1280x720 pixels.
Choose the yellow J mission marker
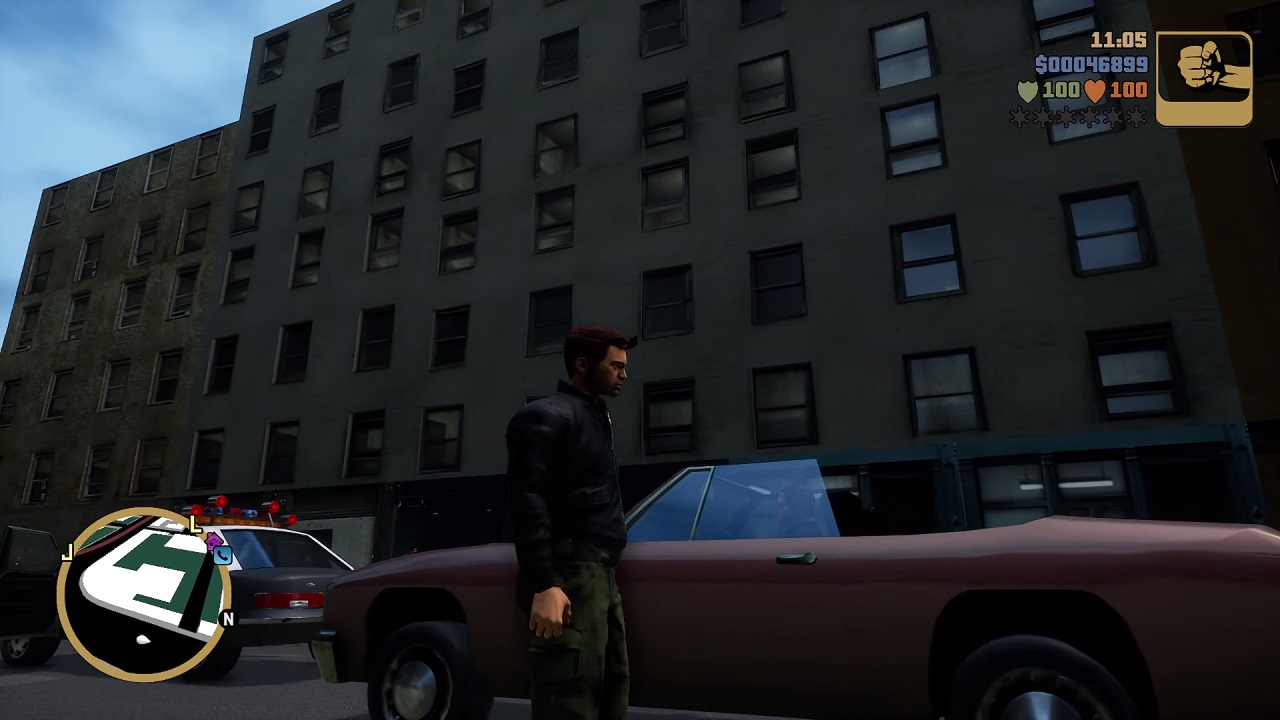[67, 553]
